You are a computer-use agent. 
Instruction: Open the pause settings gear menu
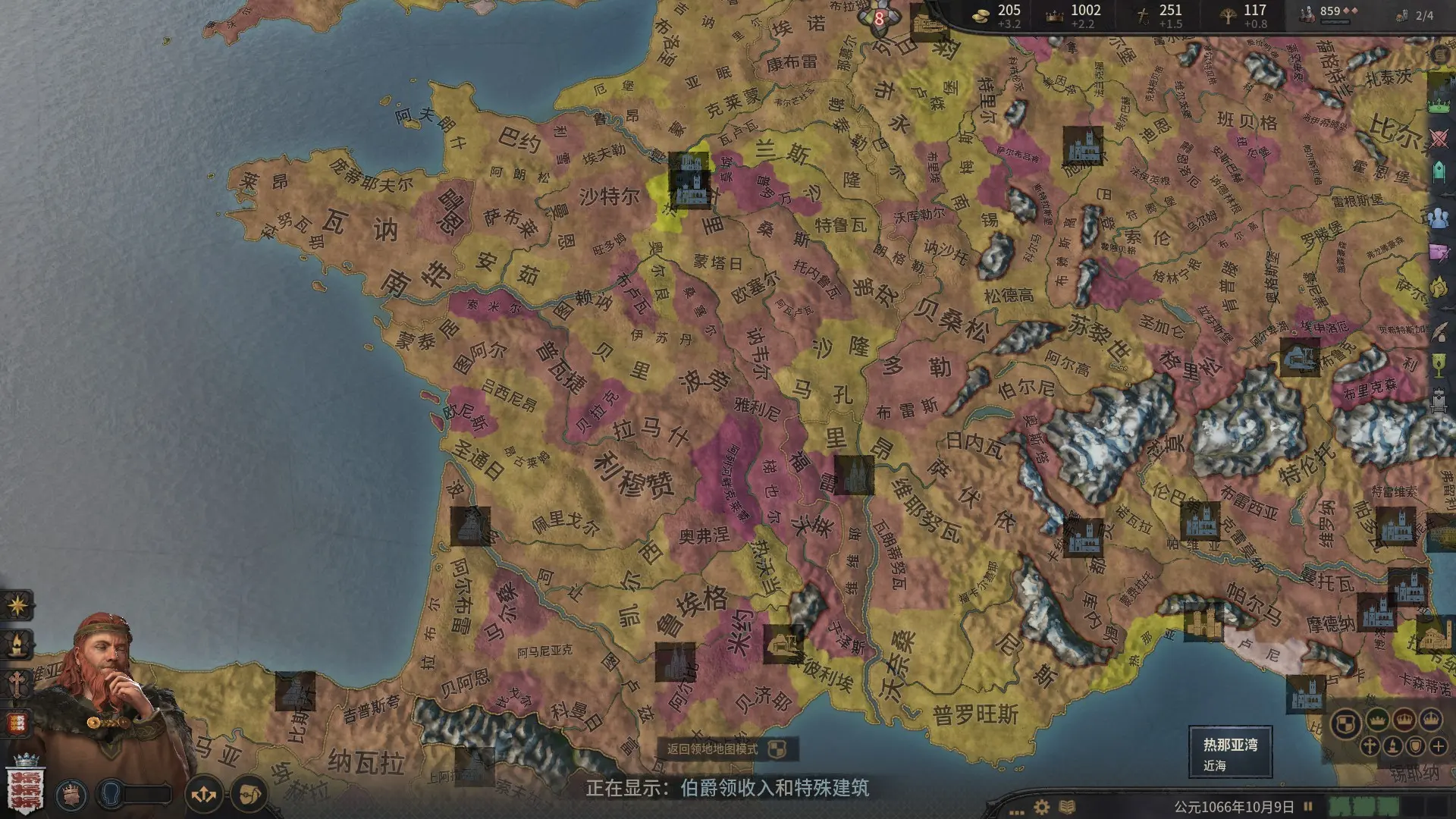click(x=1042, y=807)
